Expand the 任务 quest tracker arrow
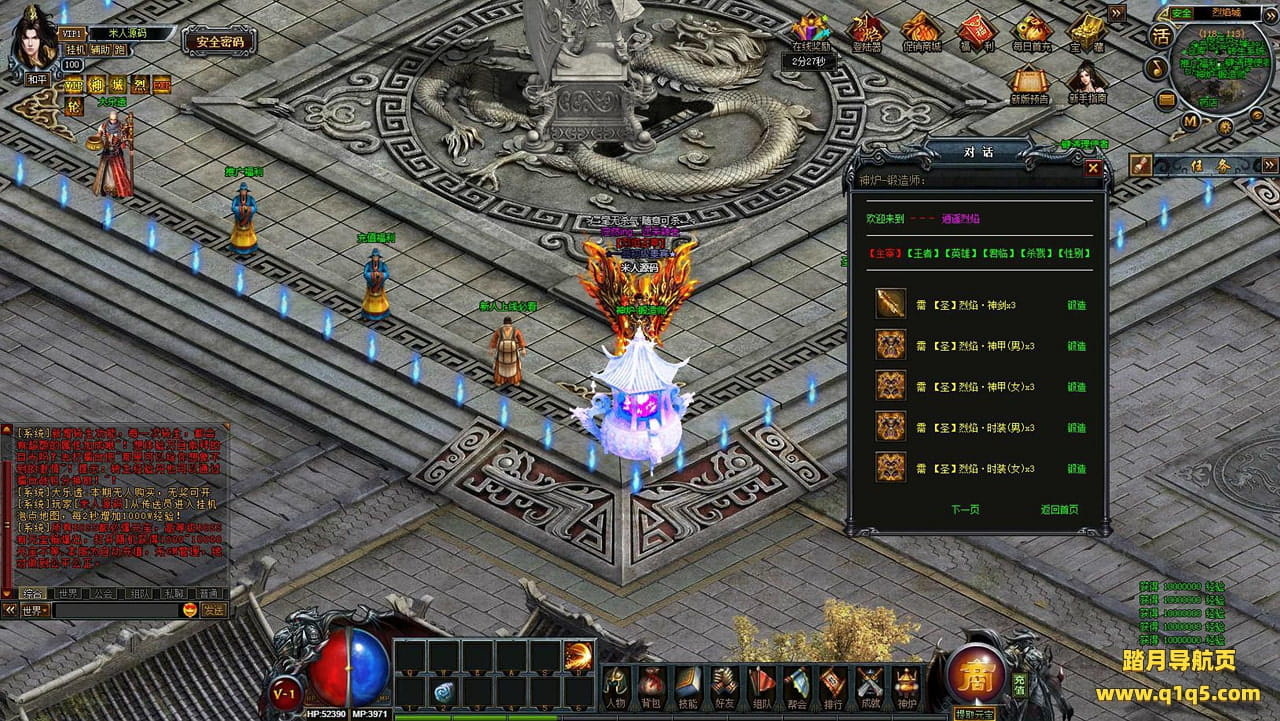 tap(1269, 165)
